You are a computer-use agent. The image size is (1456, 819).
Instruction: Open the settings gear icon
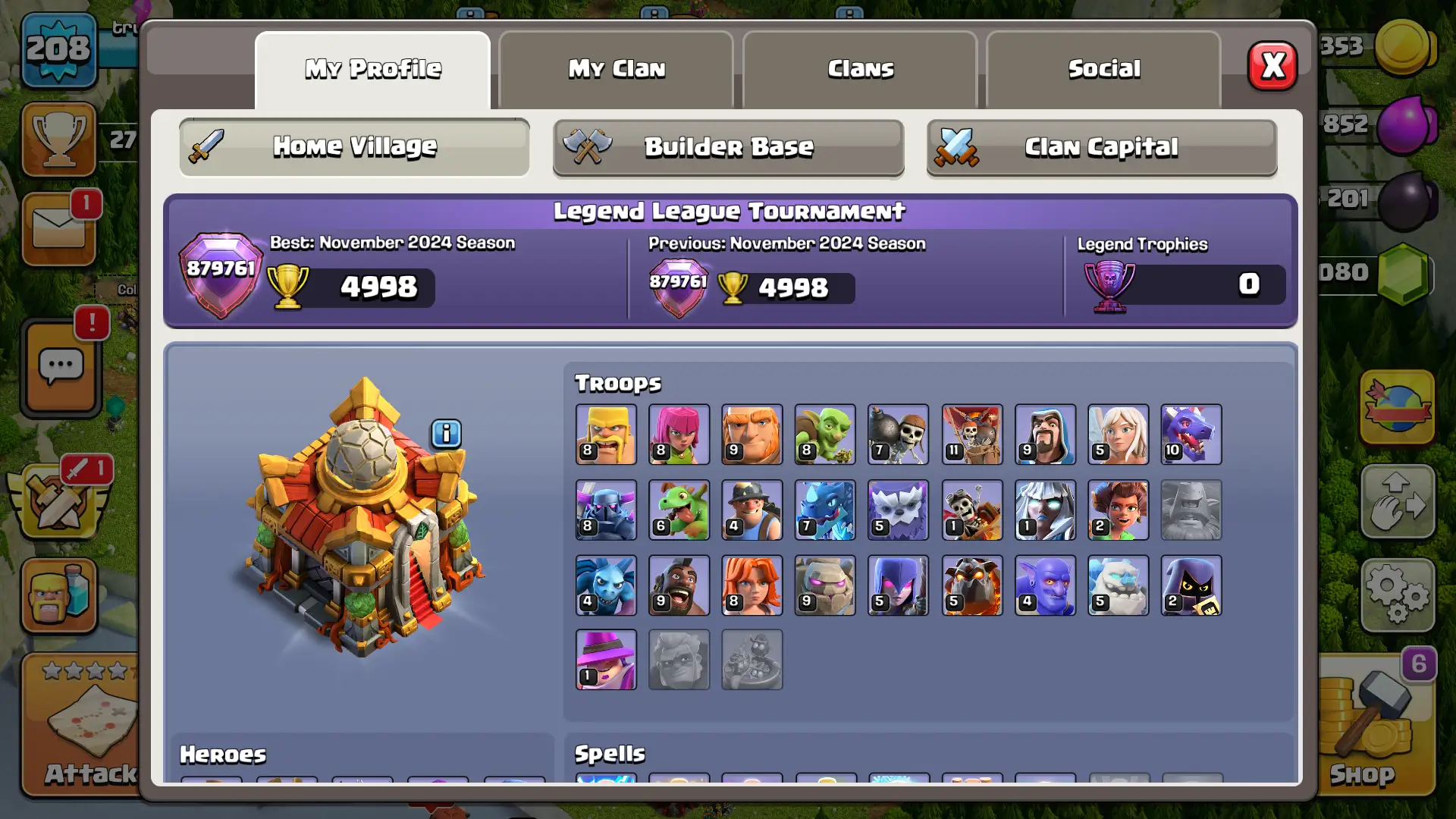[x=1398, y=595]
